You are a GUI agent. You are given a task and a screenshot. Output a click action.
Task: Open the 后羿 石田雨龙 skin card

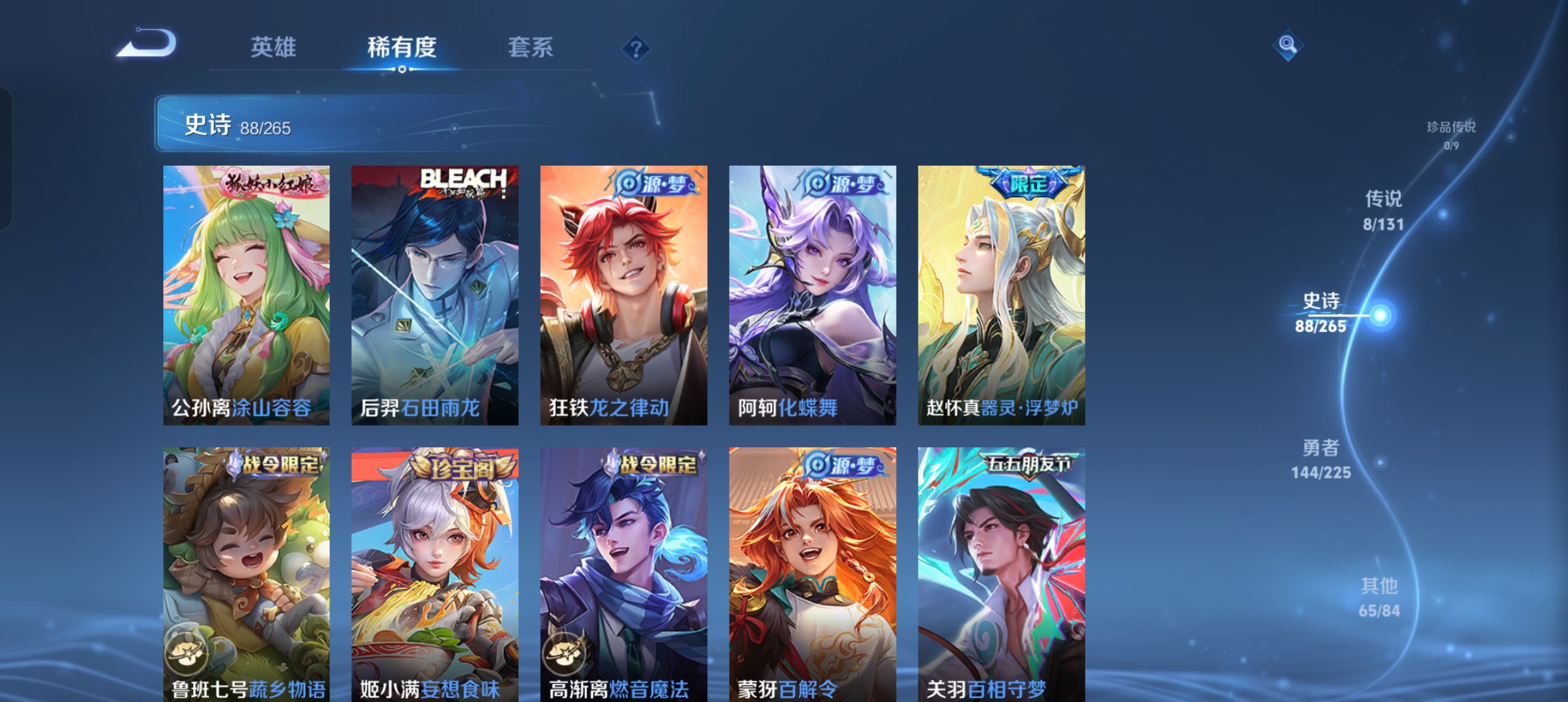(x=435, y=295)
